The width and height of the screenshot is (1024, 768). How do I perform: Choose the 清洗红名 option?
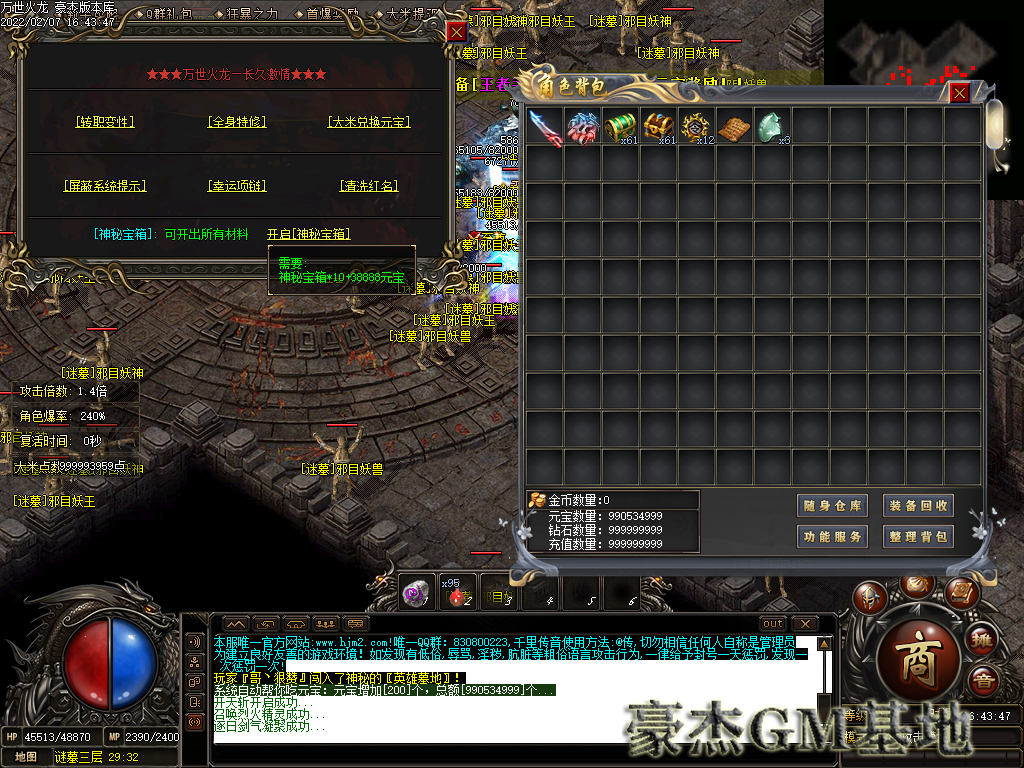tap(369, 186)
